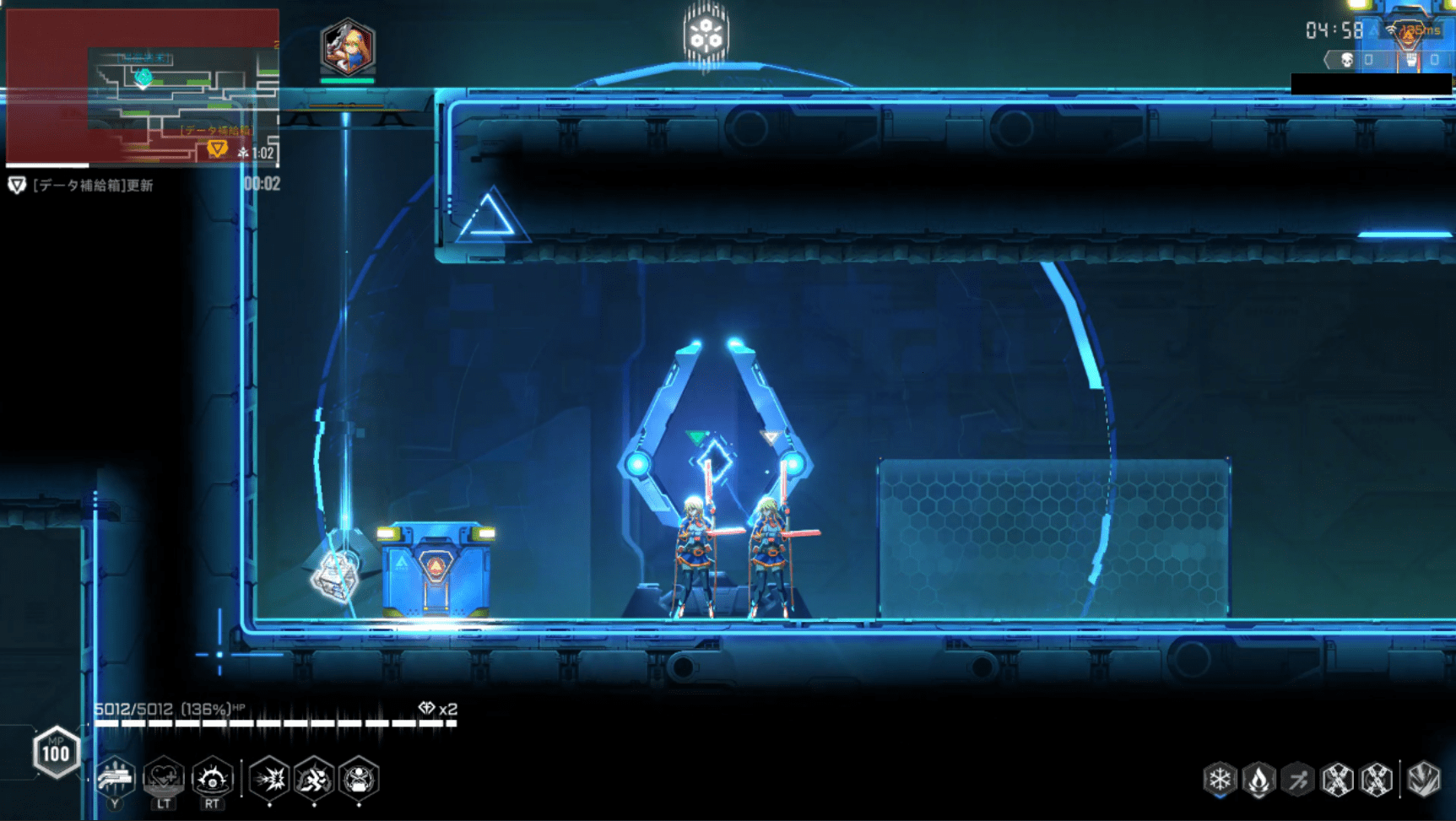Click the greyed-out sprinting figure icon

(x=1298, y=779)
